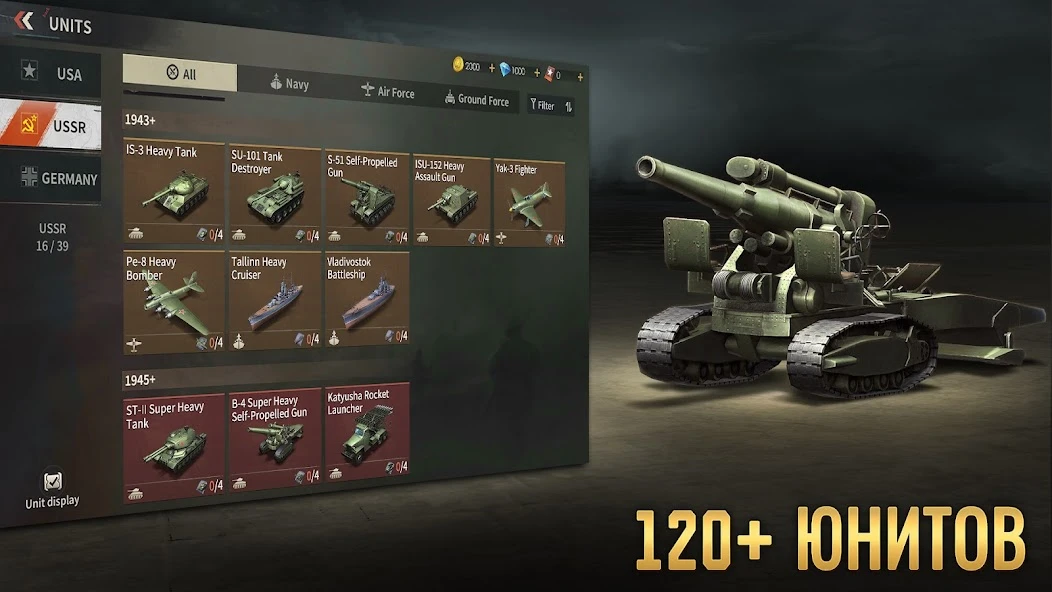1052x592 pixels.
Task: Switch to the Navy tab
Action: coord(289,84)
